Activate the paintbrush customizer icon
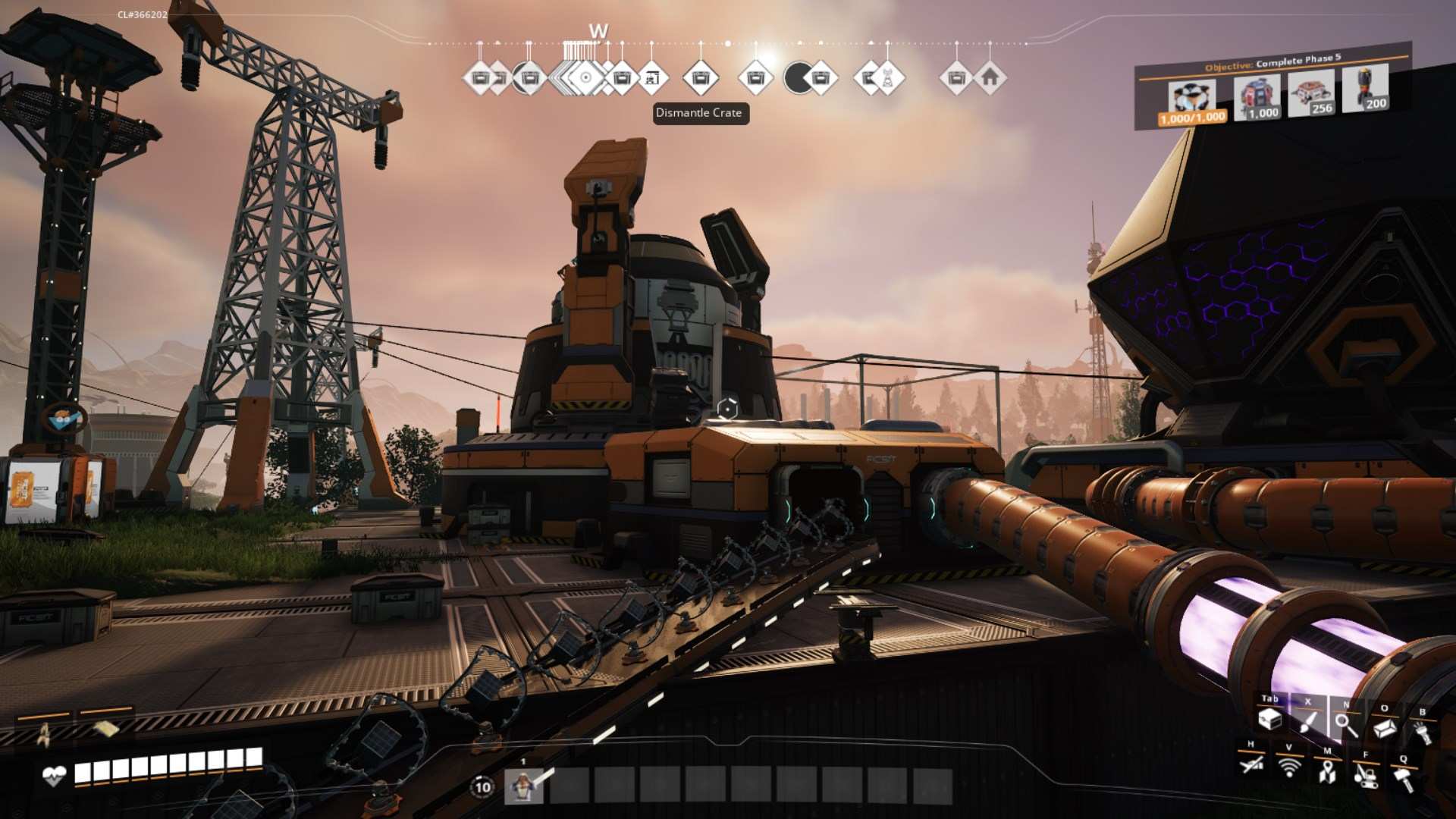1456x819 pixels. point(1307,721)
